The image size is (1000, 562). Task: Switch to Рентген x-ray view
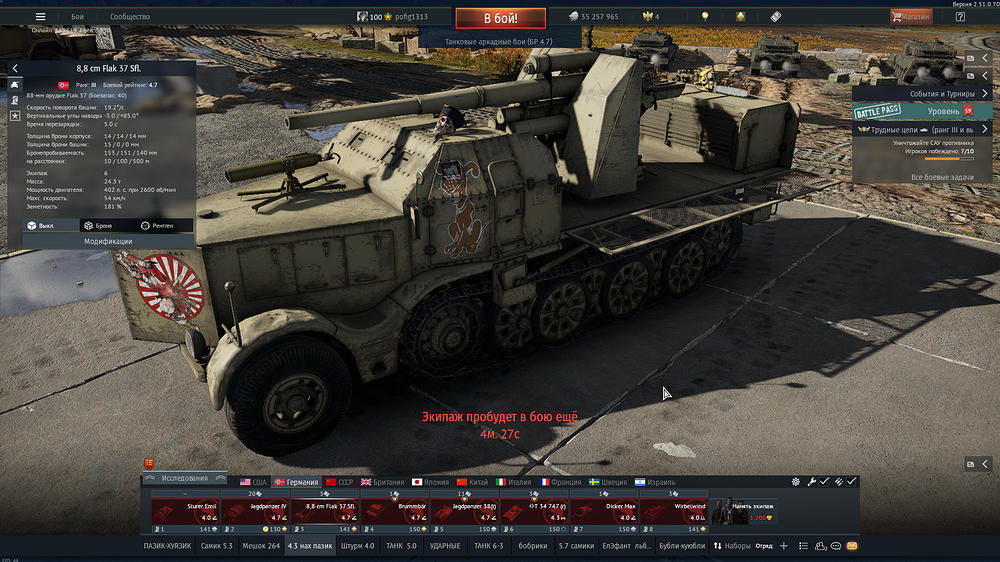(157, 226)
